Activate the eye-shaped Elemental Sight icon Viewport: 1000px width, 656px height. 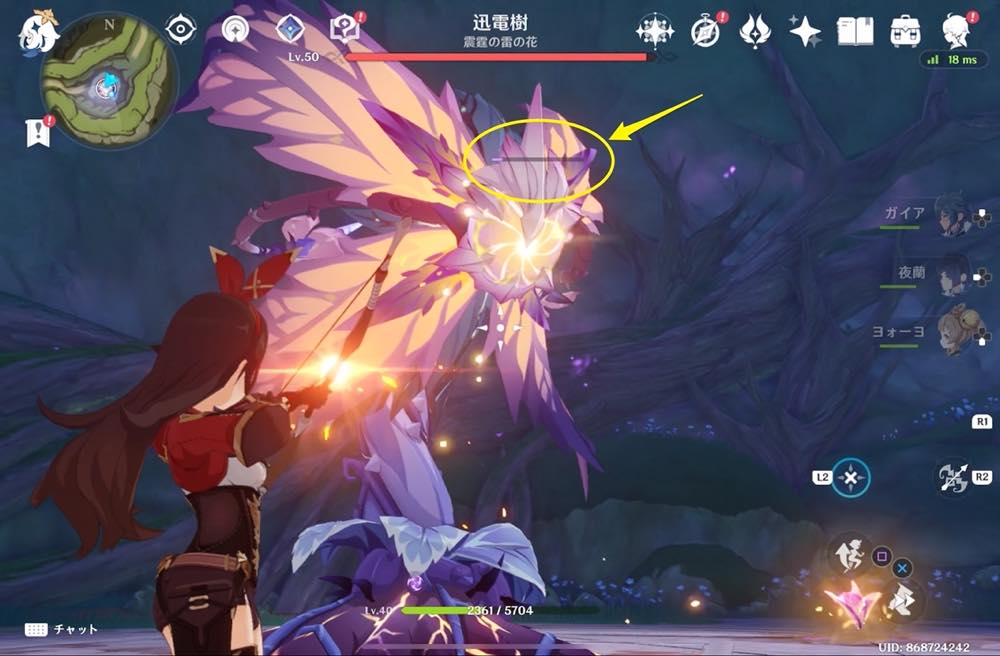click(x=181, y=30)
